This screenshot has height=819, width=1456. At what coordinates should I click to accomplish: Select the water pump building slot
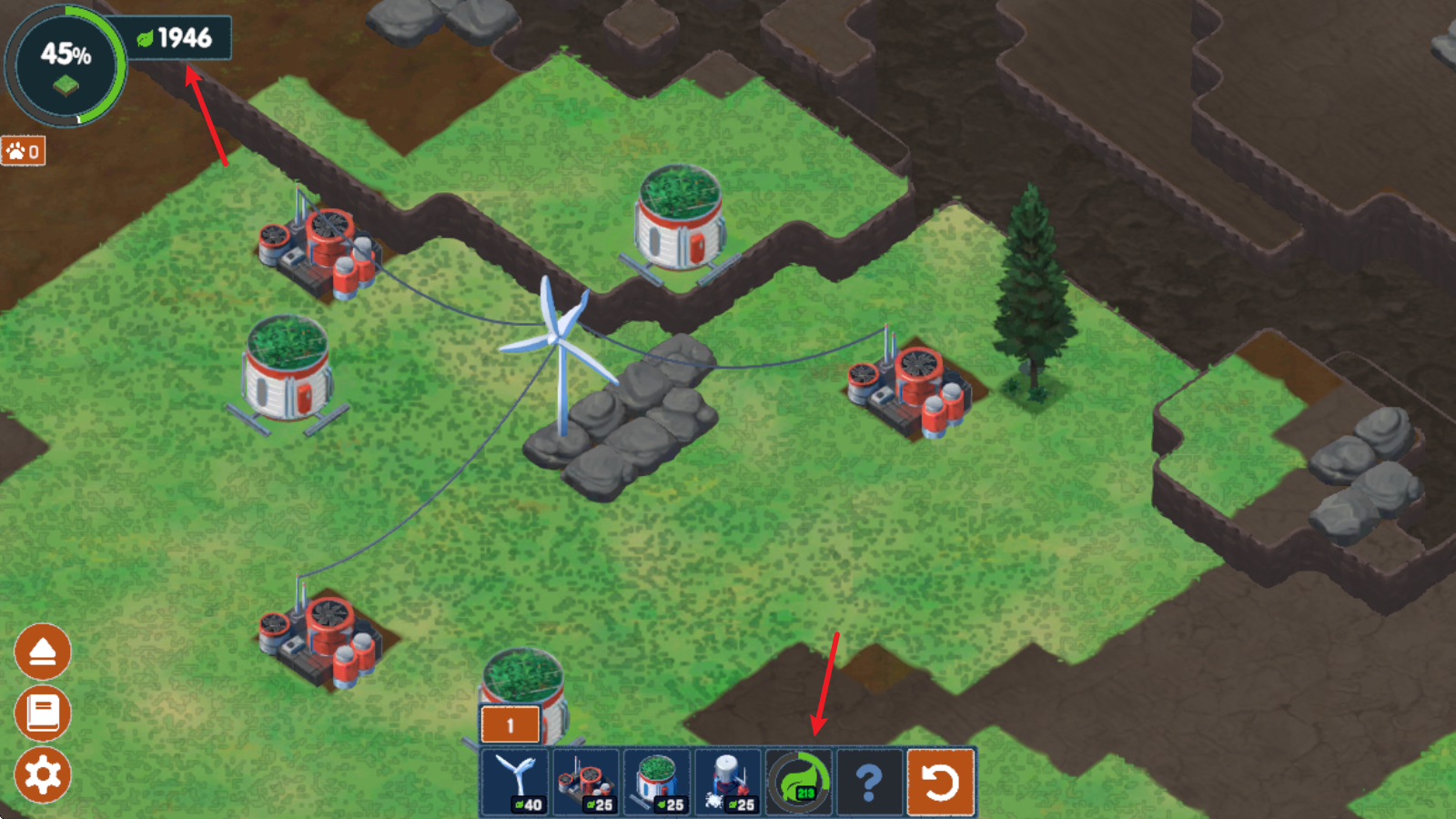point(728,781)
